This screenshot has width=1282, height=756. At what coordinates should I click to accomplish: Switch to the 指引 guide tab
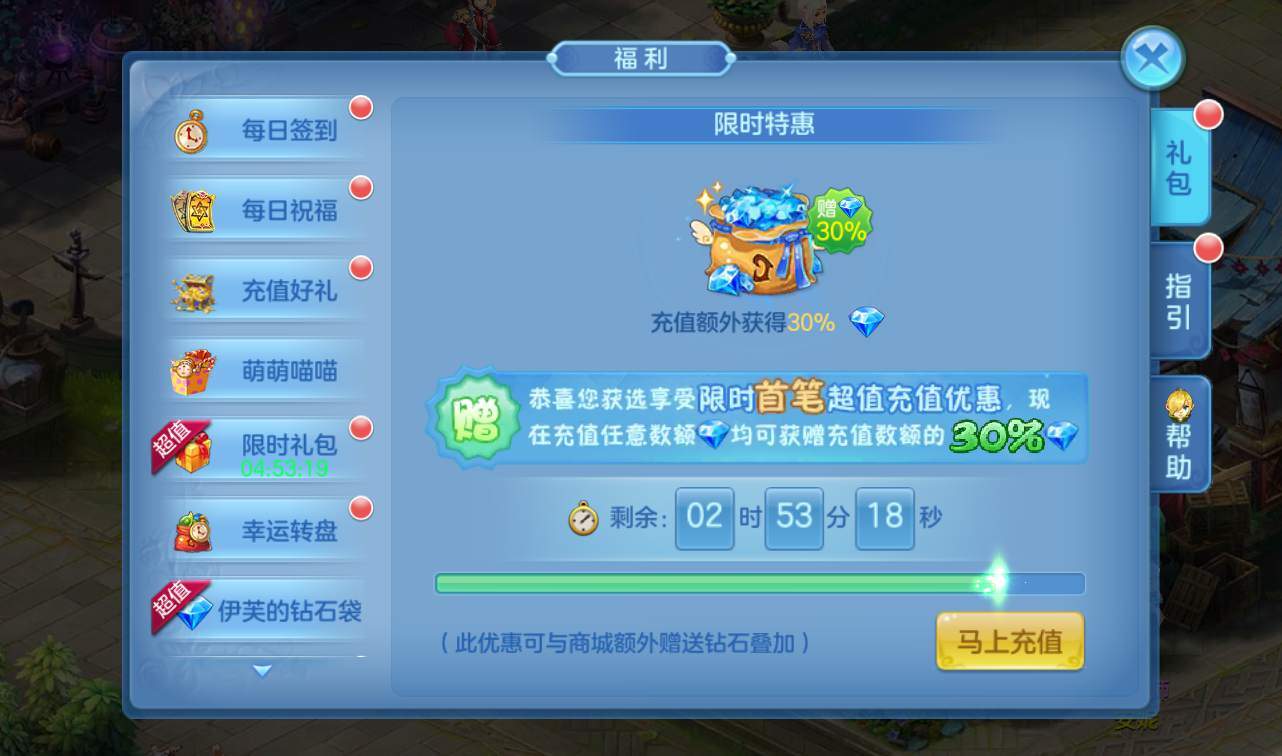1177,302
